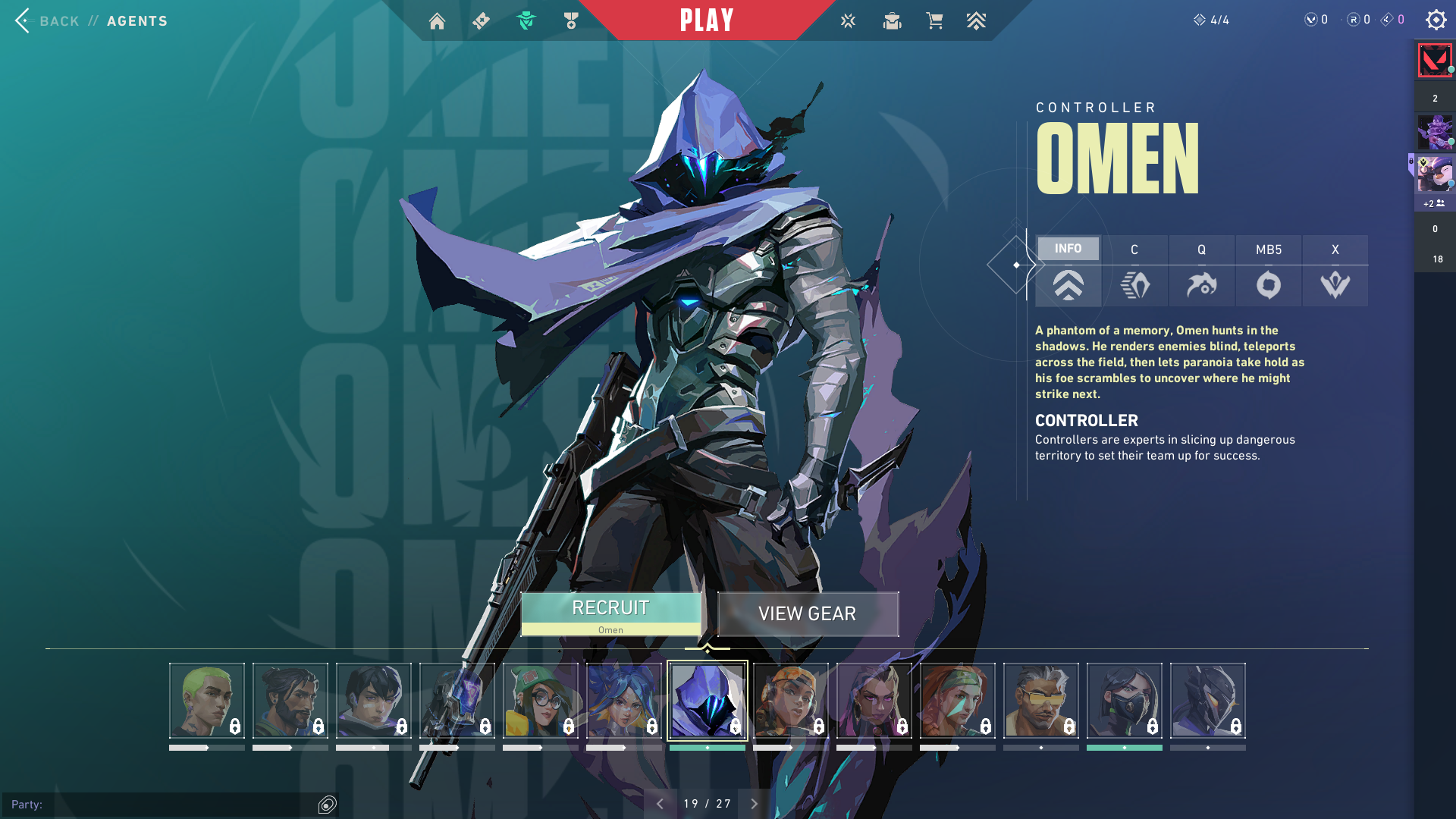Go to the next agents page
The width and height of the screenshot is (1456, 819).
754,804
